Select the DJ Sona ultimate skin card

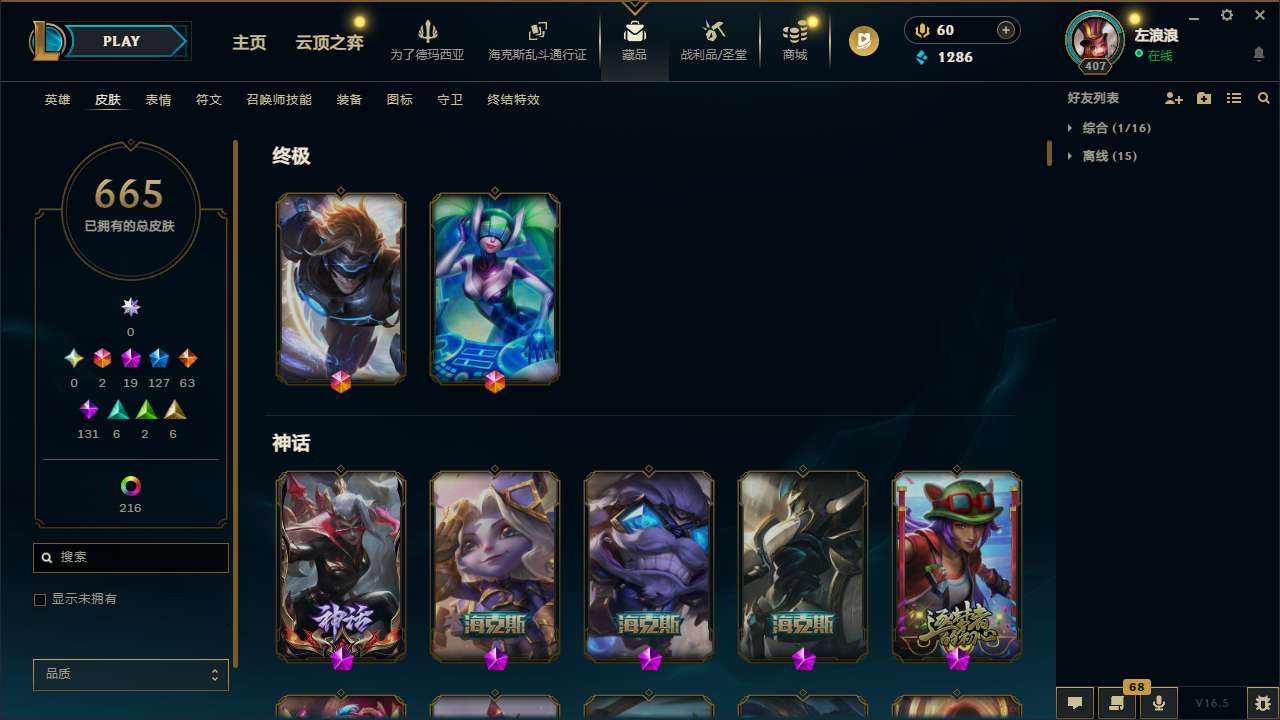click(494, 288)
